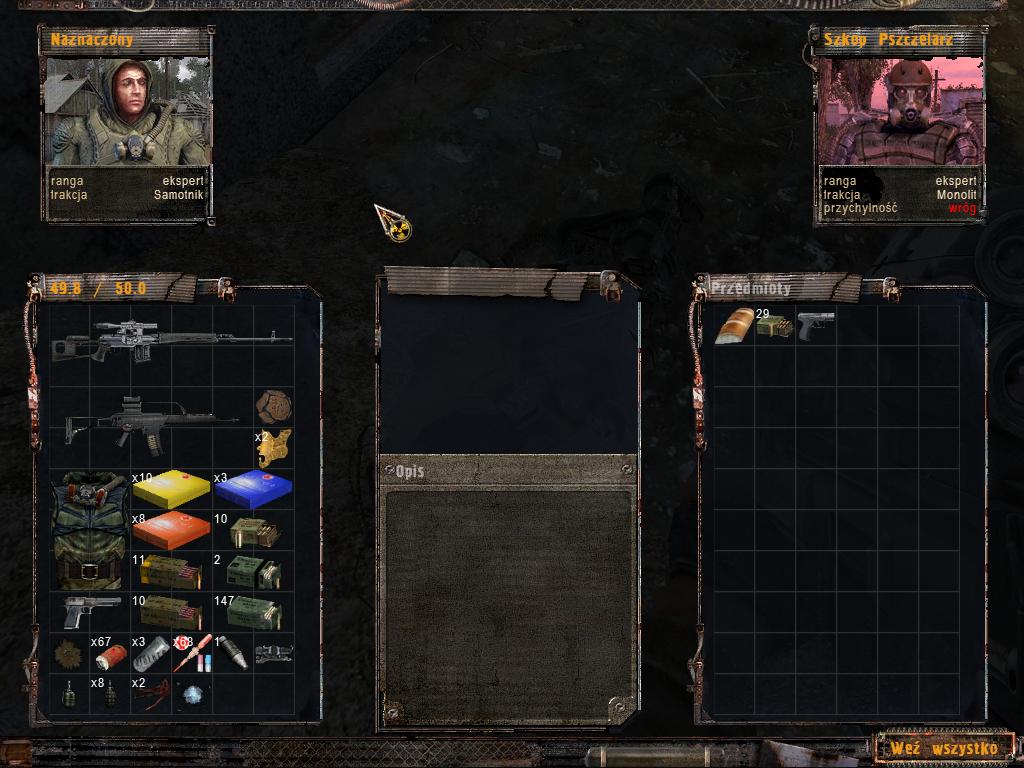Select the glowing white crystal artifact
This screenshot has height=768, width=1024.
tap(191, 694)
